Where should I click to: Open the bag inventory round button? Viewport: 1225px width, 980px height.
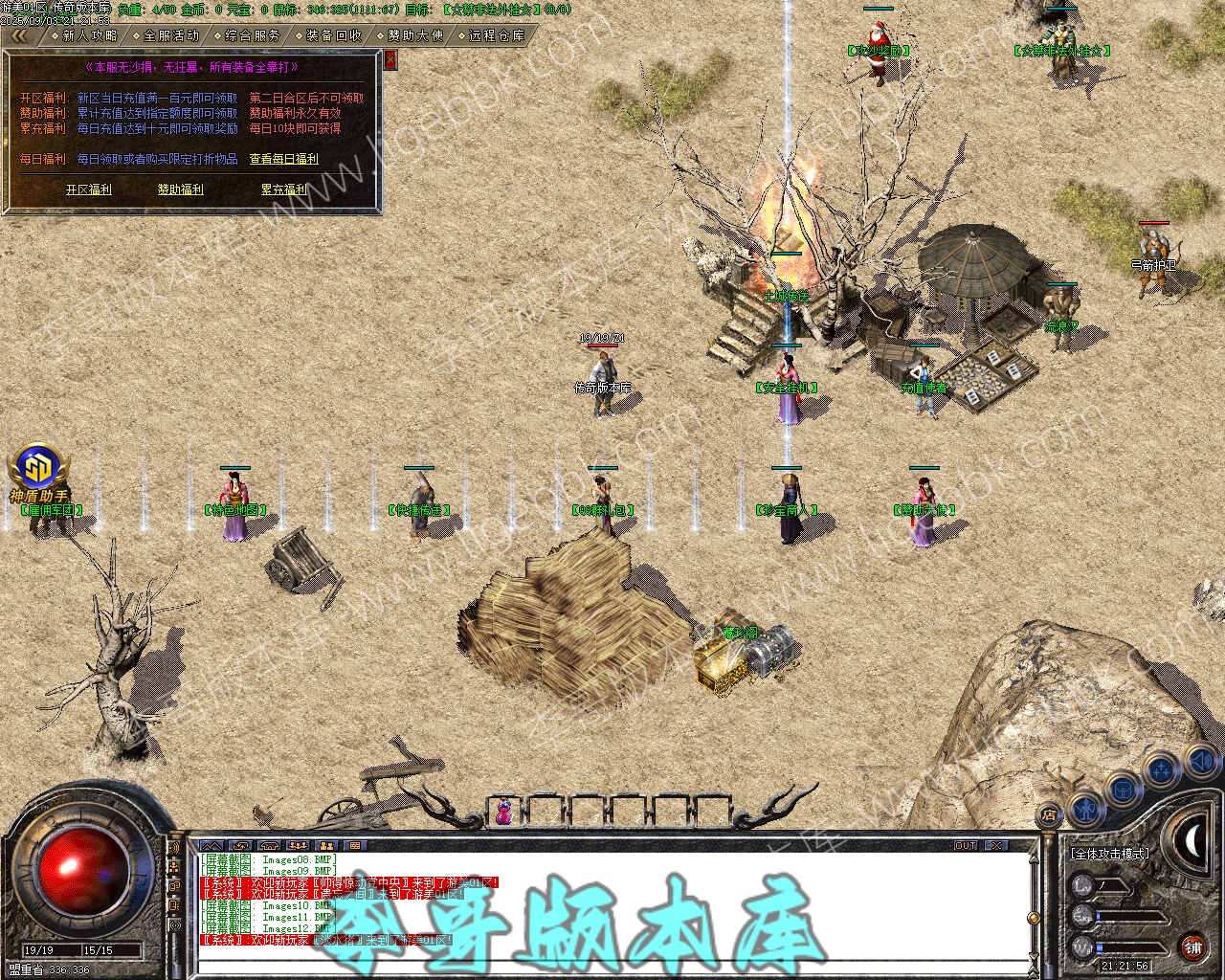click(x=1122, y=790)
